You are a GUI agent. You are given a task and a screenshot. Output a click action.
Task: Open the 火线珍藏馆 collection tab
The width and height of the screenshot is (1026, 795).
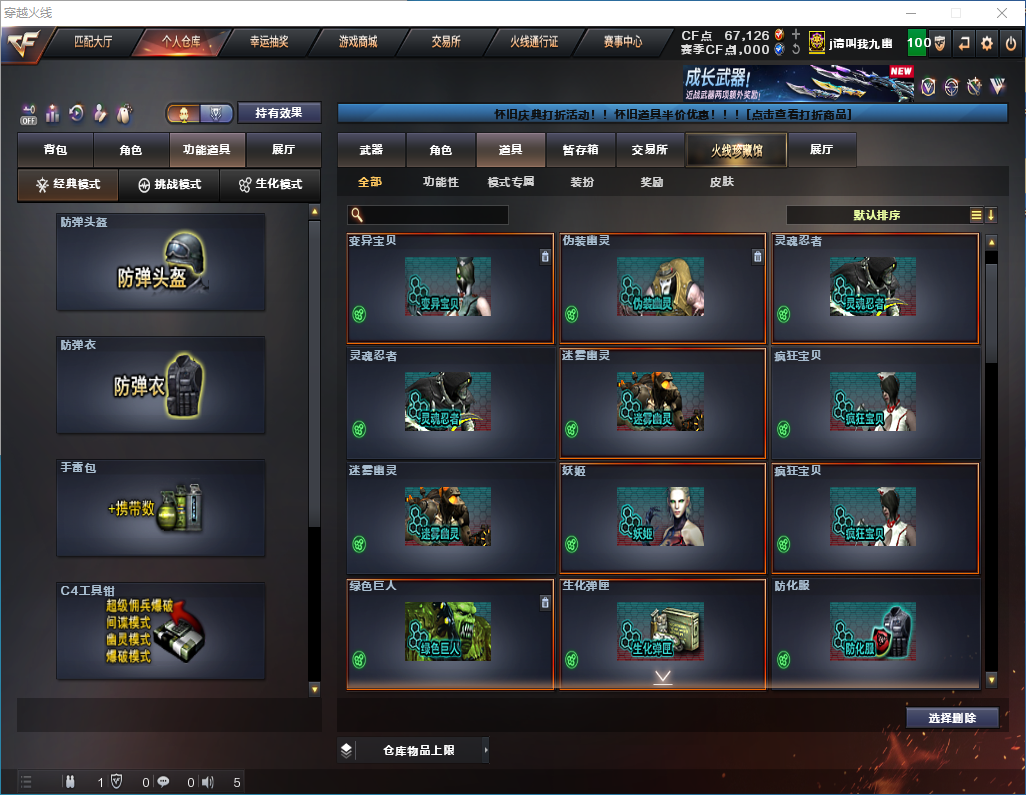[x=735, y=150]
